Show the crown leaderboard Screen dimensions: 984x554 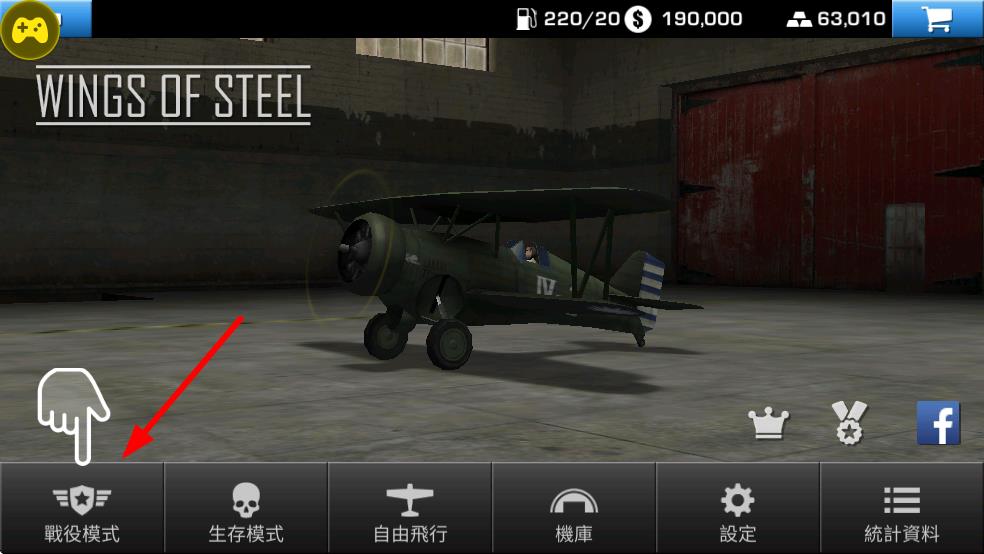pyautogui.click(x=769, y=424)
